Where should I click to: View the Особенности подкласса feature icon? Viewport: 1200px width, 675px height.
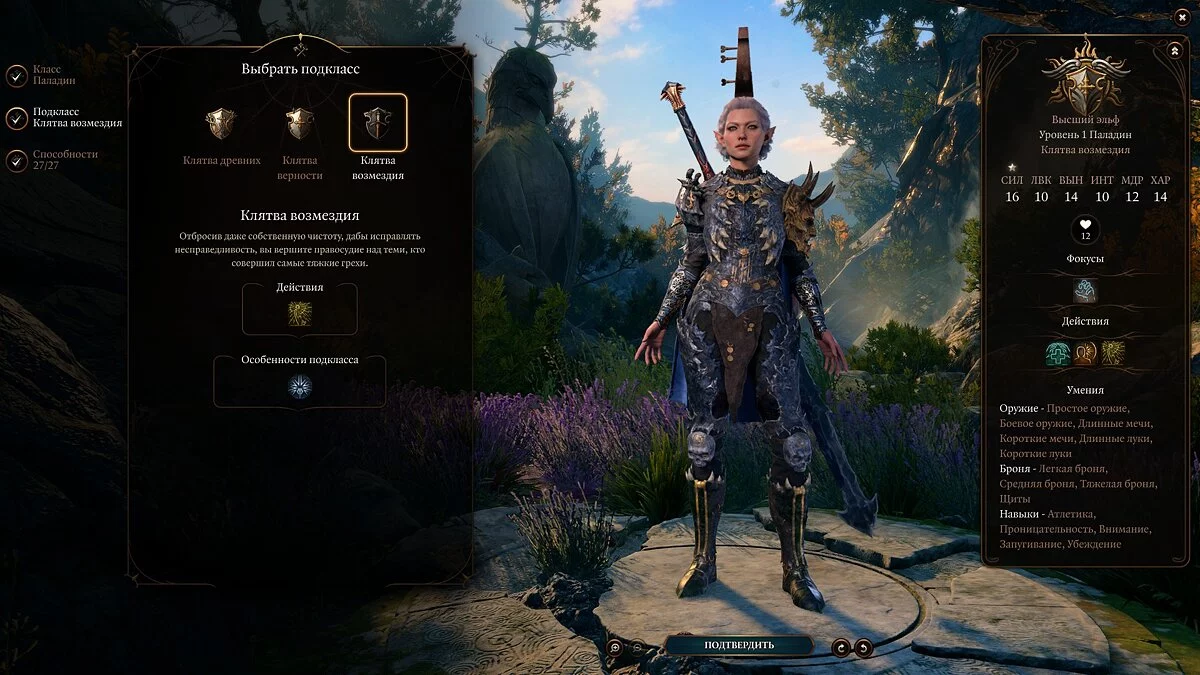[300, 386]
